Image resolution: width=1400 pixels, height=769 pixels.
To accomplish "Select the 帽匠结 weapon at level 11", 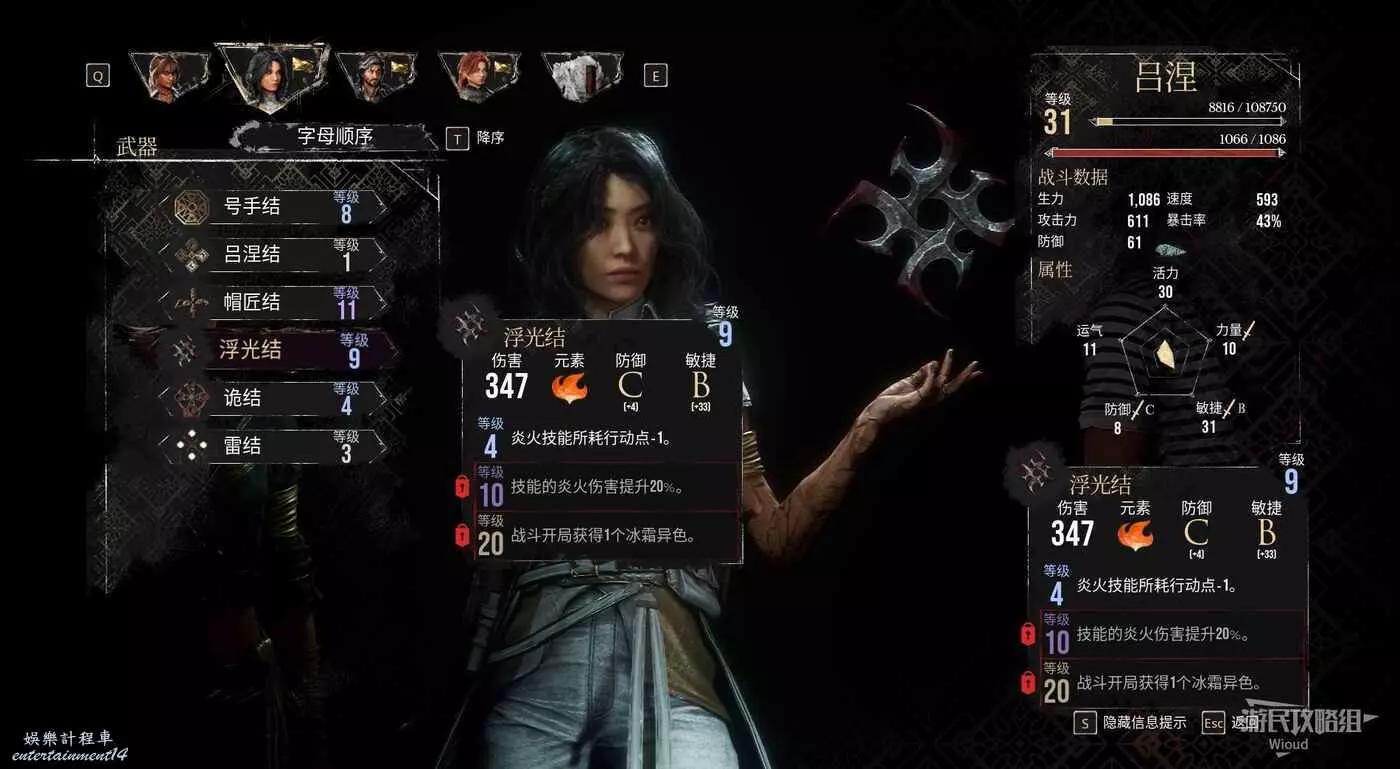I will click(272, 303).
